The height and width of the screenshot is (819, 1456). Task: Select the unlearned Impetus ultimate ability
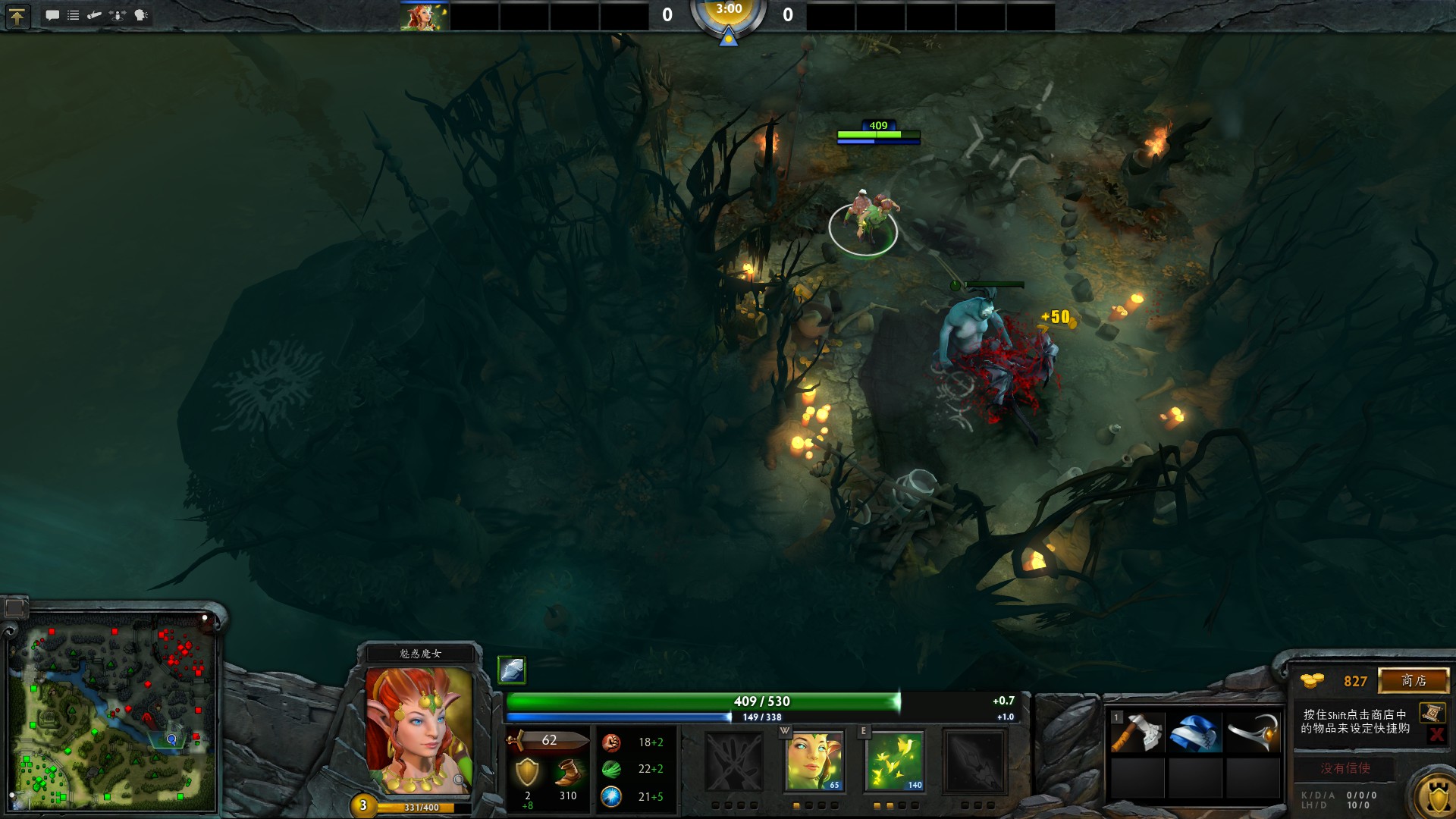click(x=974, y=761)
